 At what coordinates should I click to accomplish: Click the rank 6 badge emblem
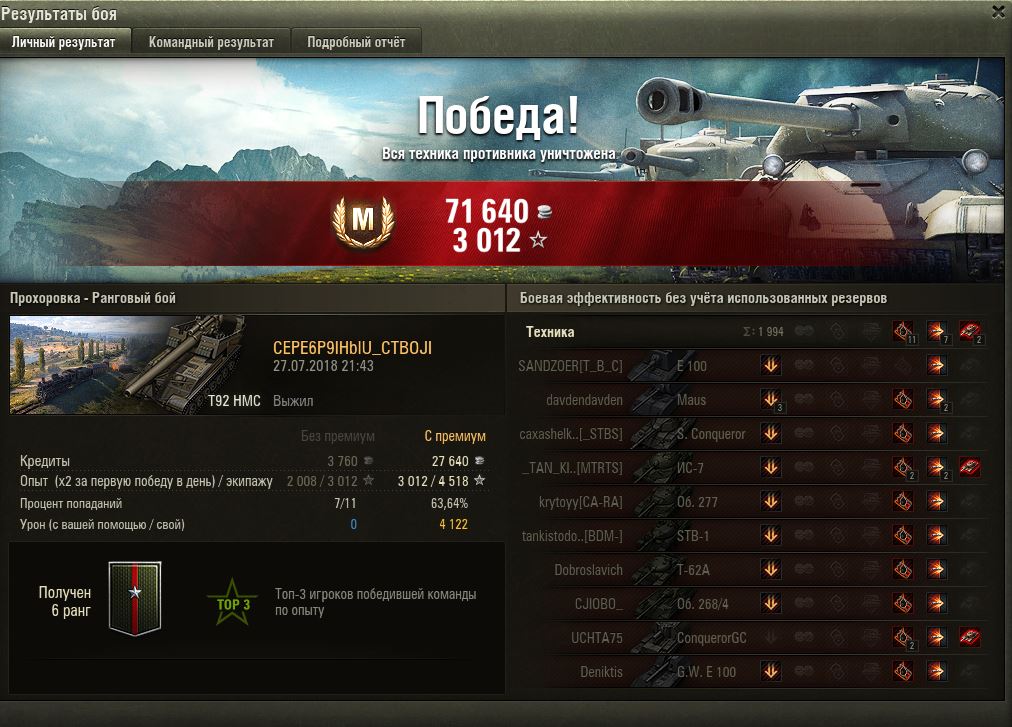(134, 598)
